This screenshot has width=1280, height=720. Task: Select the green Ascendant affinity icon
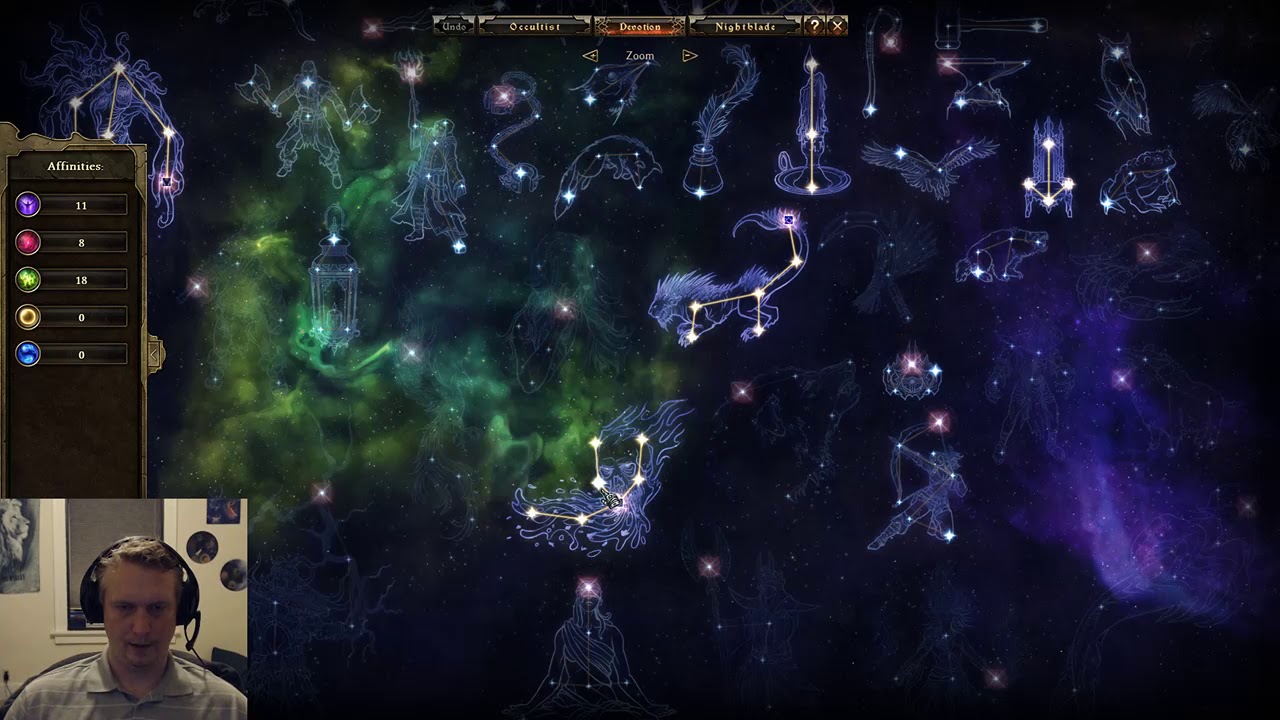pyautogui.click(x=28, y=280)
